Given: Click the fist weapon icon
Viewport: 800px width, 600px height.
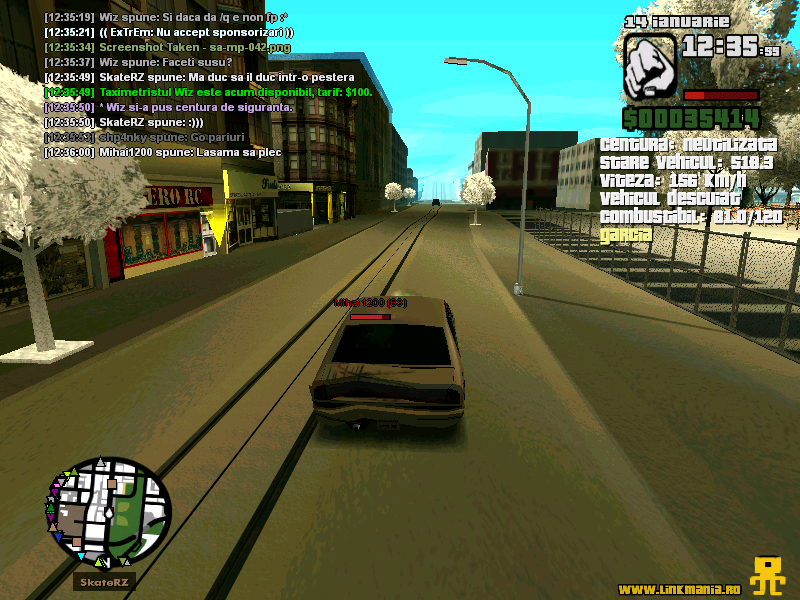Looking at the screenshot, I should pyautogui.click(x=650, y=66).
